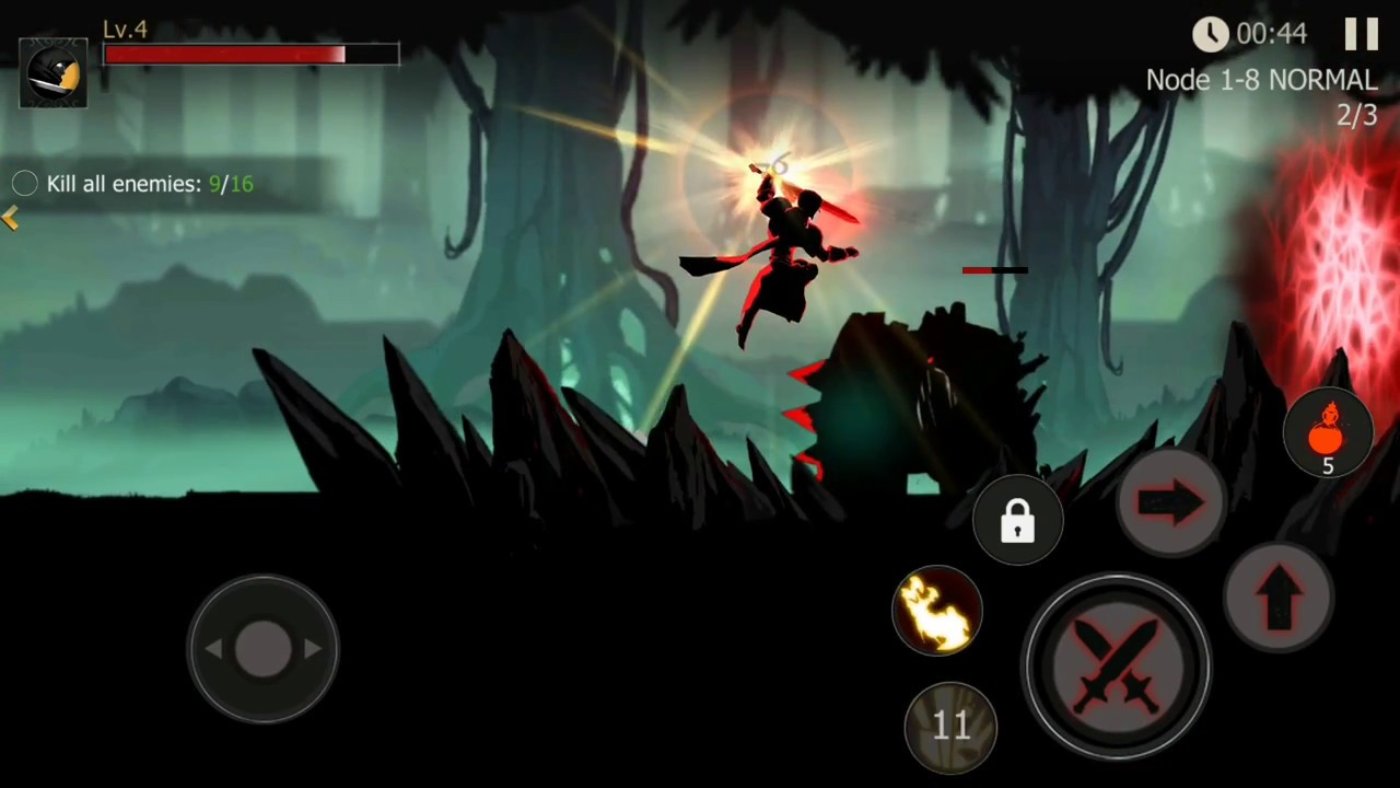This screenshot has width=1400, height=788.
Task: Use the red health potion
Action: click(1327, 432)
